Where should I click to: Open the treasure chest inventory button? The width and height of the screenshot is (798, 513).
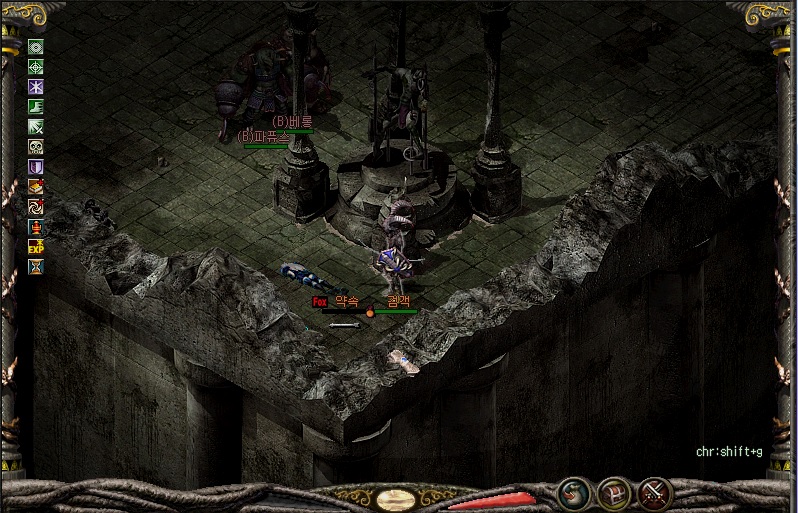(613, 494)
